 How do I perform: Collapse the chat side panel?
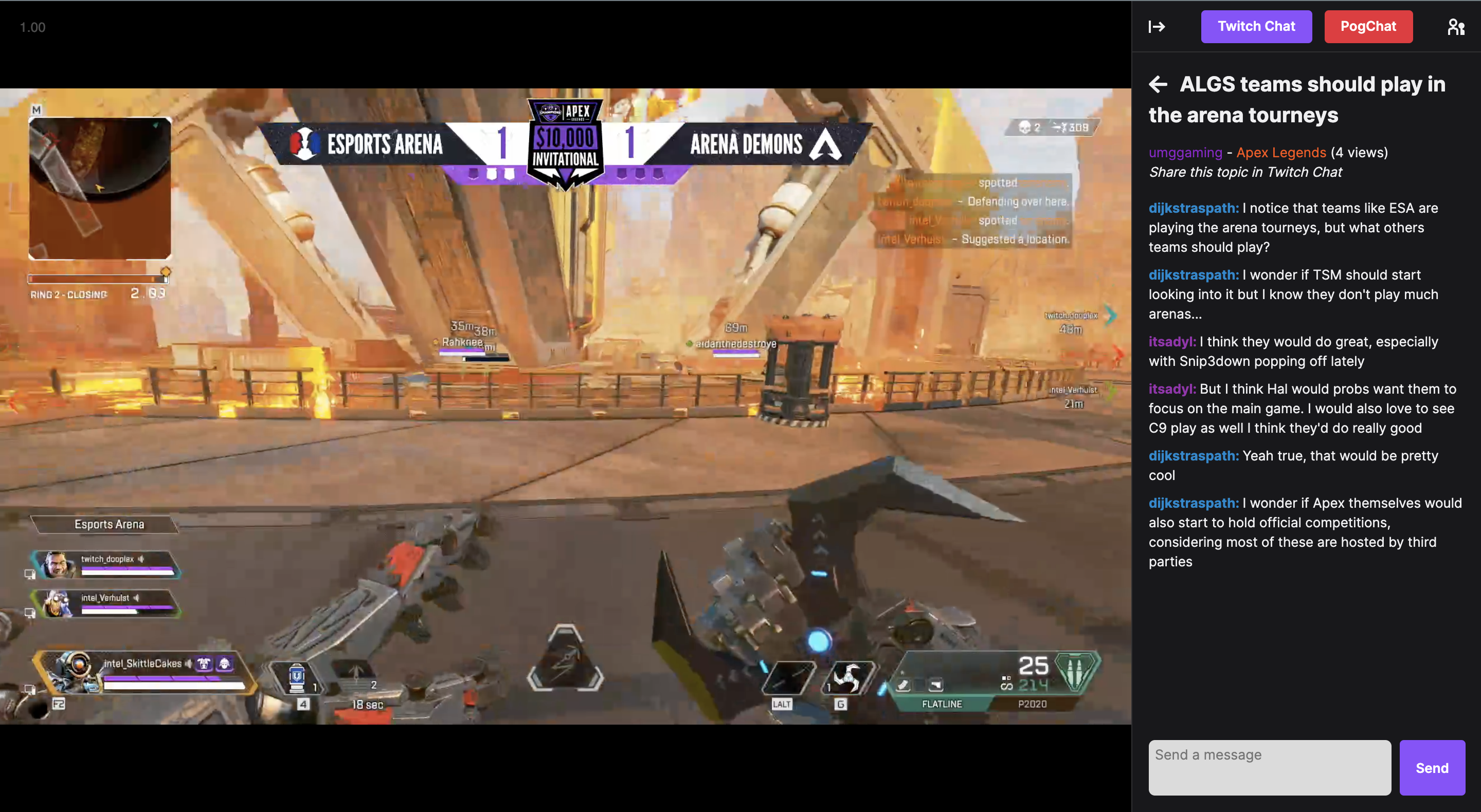tap(1156, 26)
